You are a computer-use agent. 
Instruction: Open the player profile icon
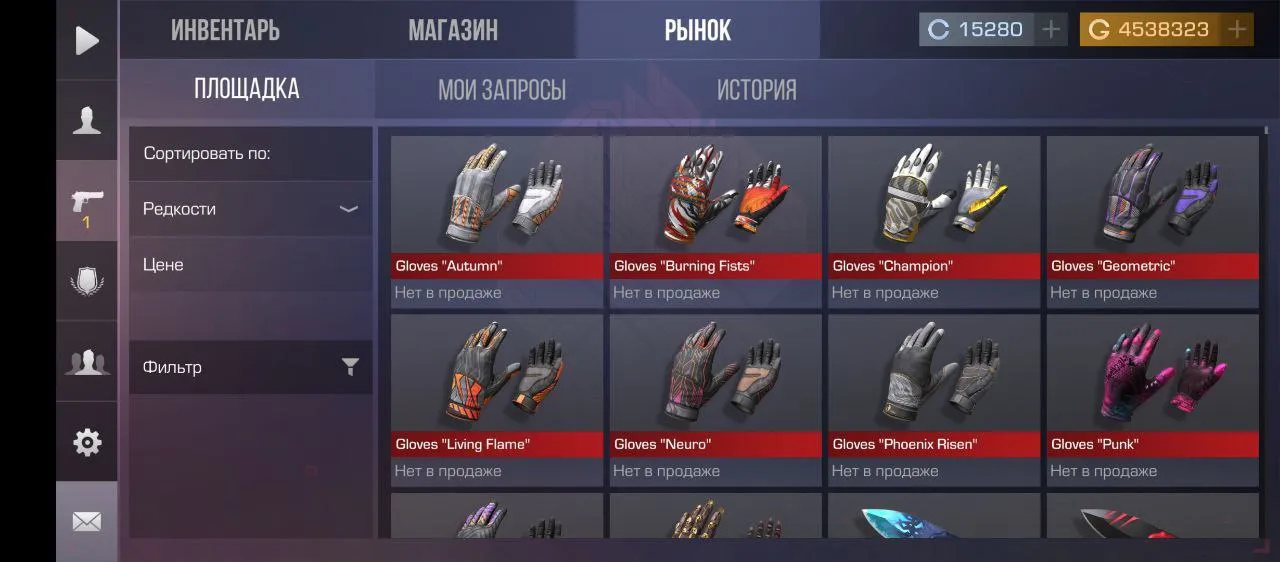coord(87,120)
